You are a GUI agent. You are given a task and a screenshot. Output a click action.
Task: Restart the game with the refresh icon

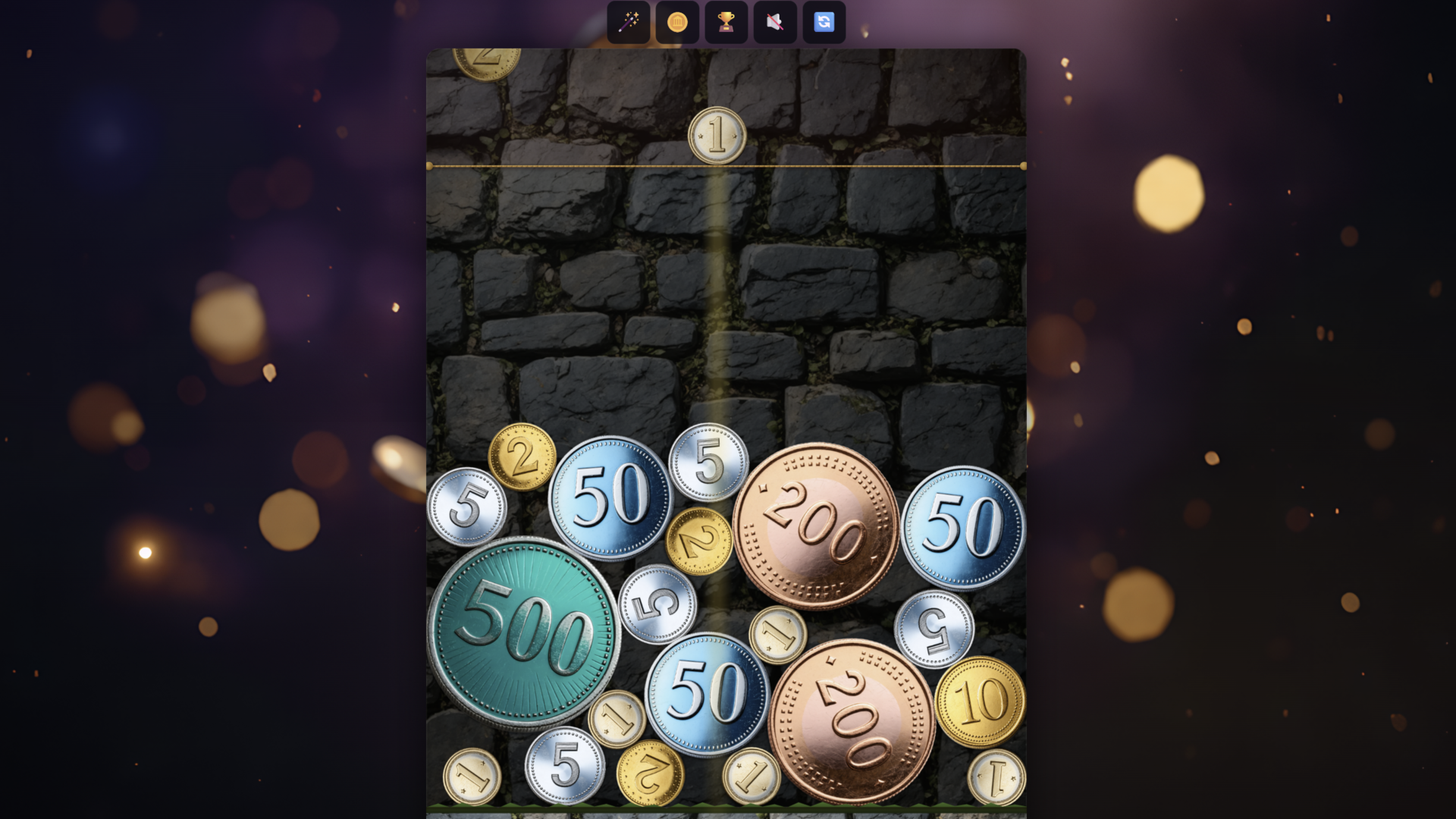(x=824, y=22)
